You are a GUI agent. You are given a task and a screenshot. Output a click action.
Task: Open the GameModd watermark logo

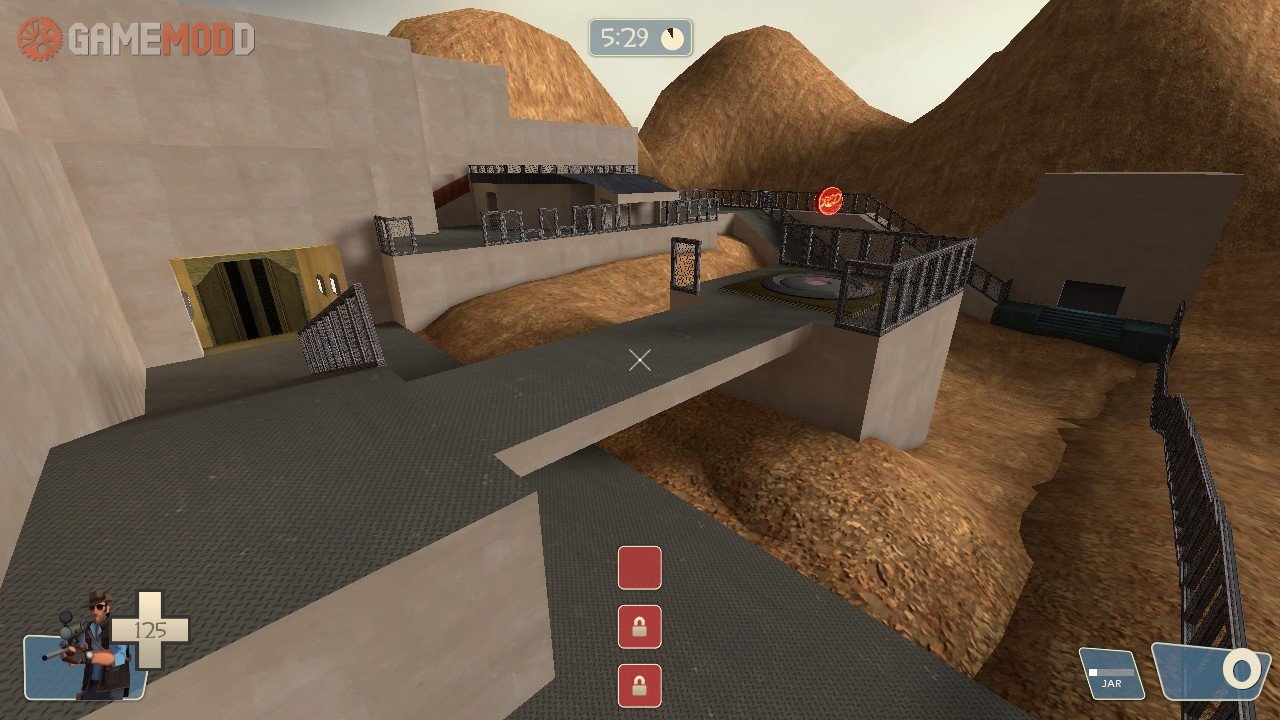[x=136, y=39]
